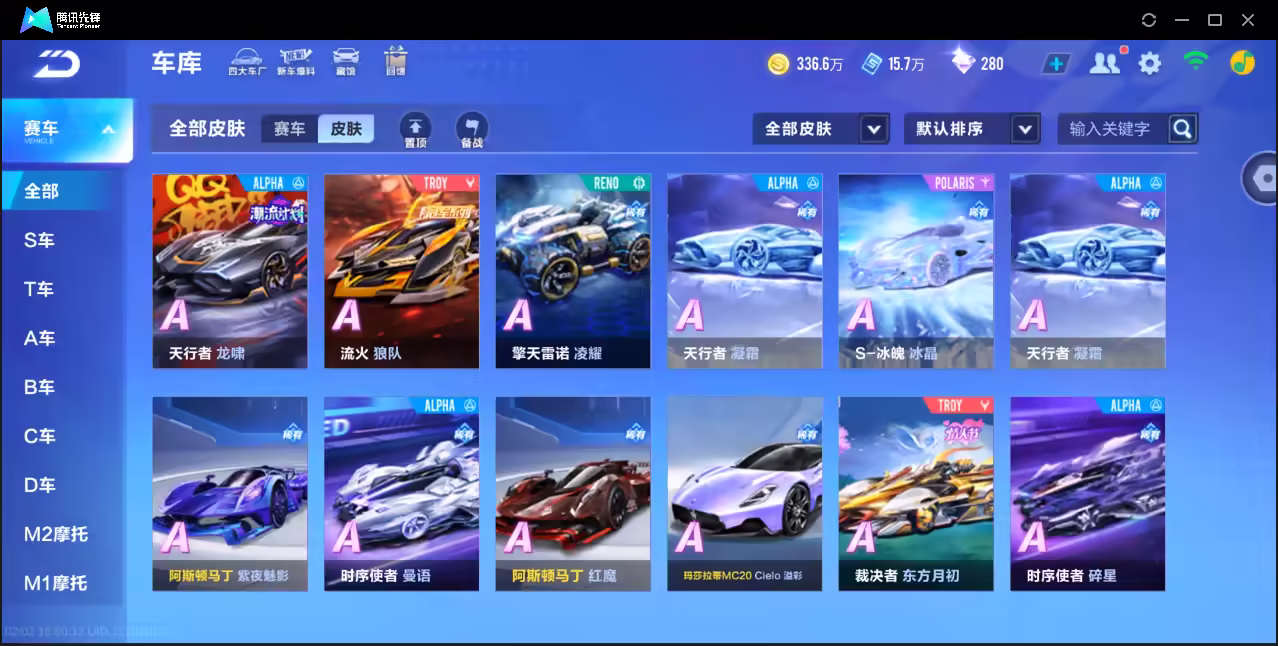This screenshot has height=646, width=1278.
Task: Choose the 擎天雷诺 凌耀 skin card
Action: [573, 271]
